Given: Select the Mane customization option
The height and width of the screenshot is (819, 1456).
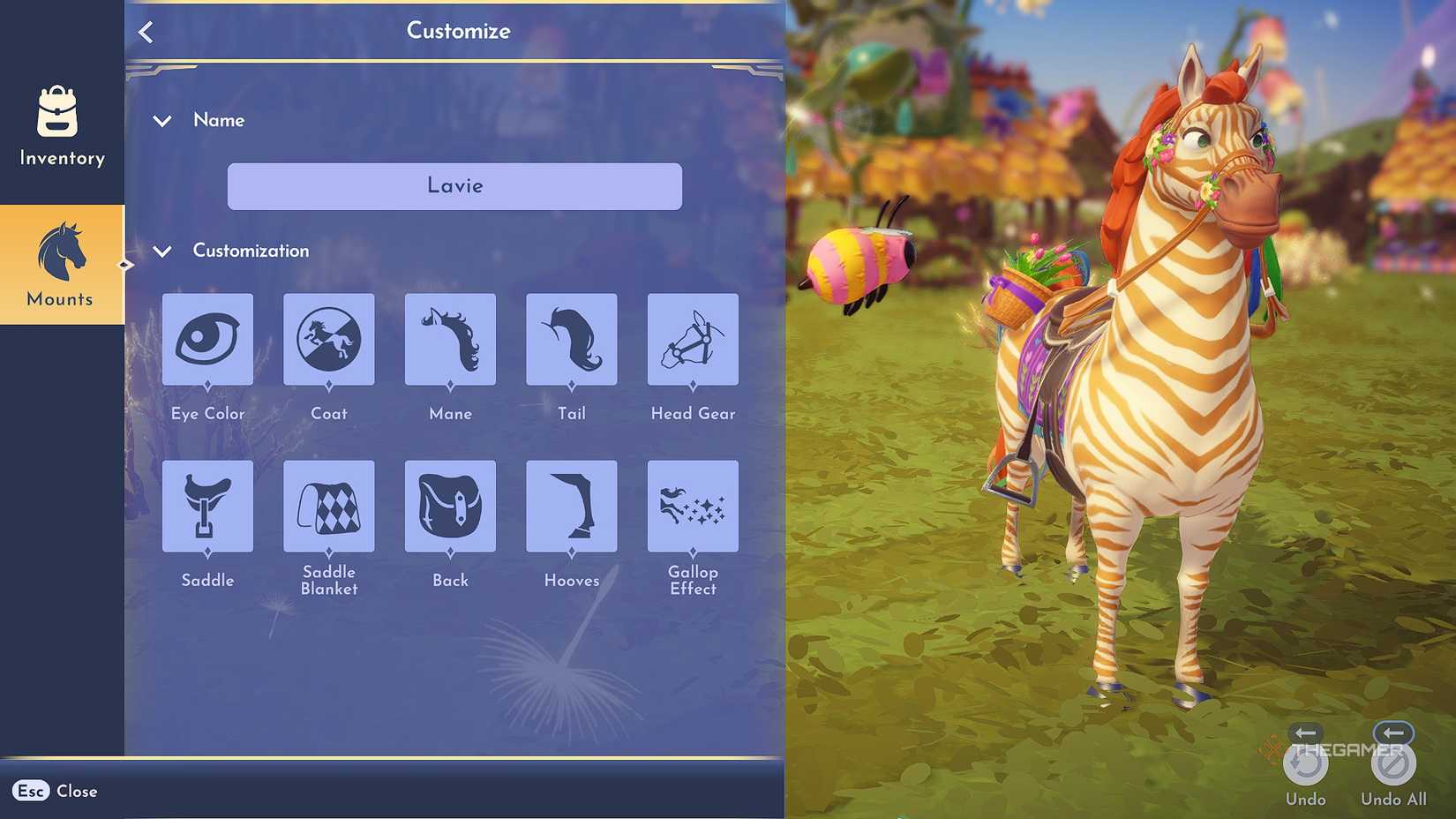Looking at the screenshot, I should pos(450,340).
